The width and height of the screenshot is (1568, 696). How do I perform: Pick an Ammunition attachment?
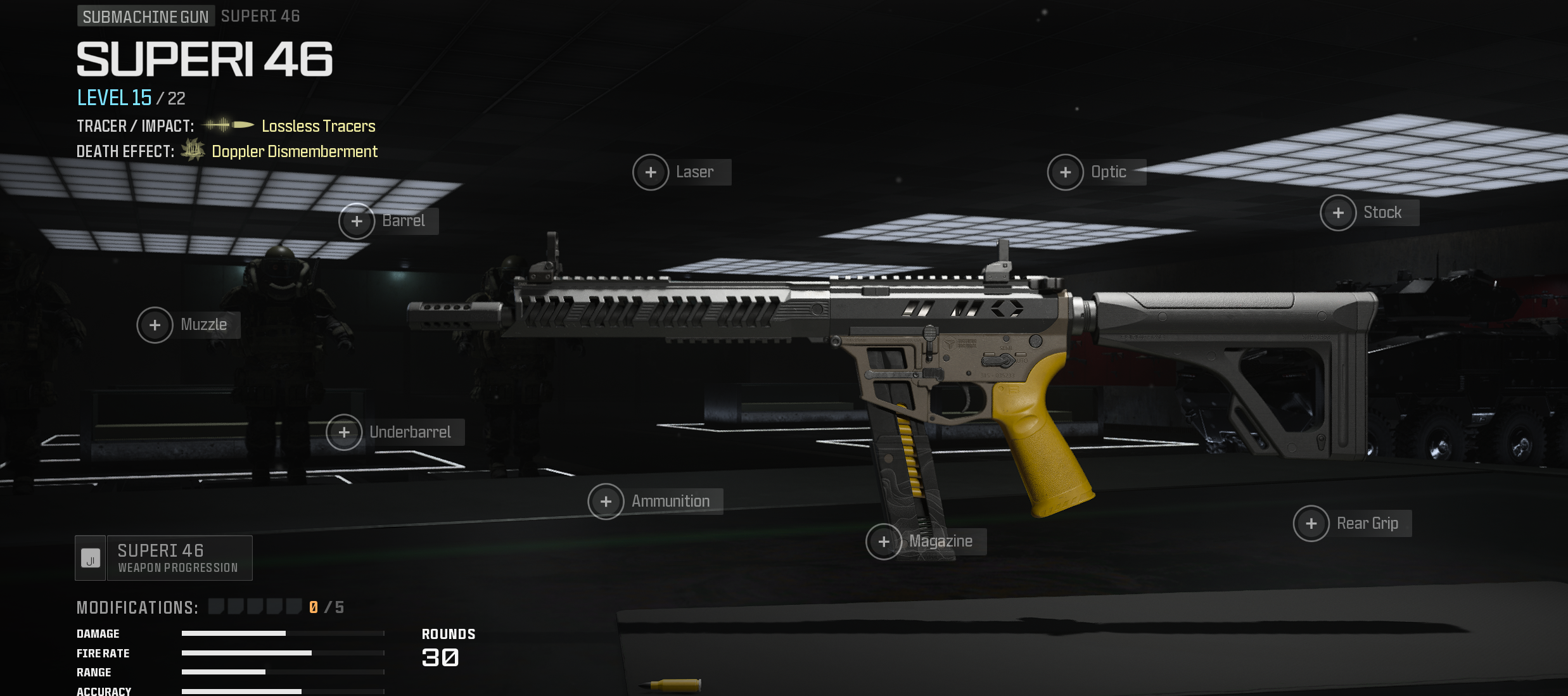(x=606, y=502)
